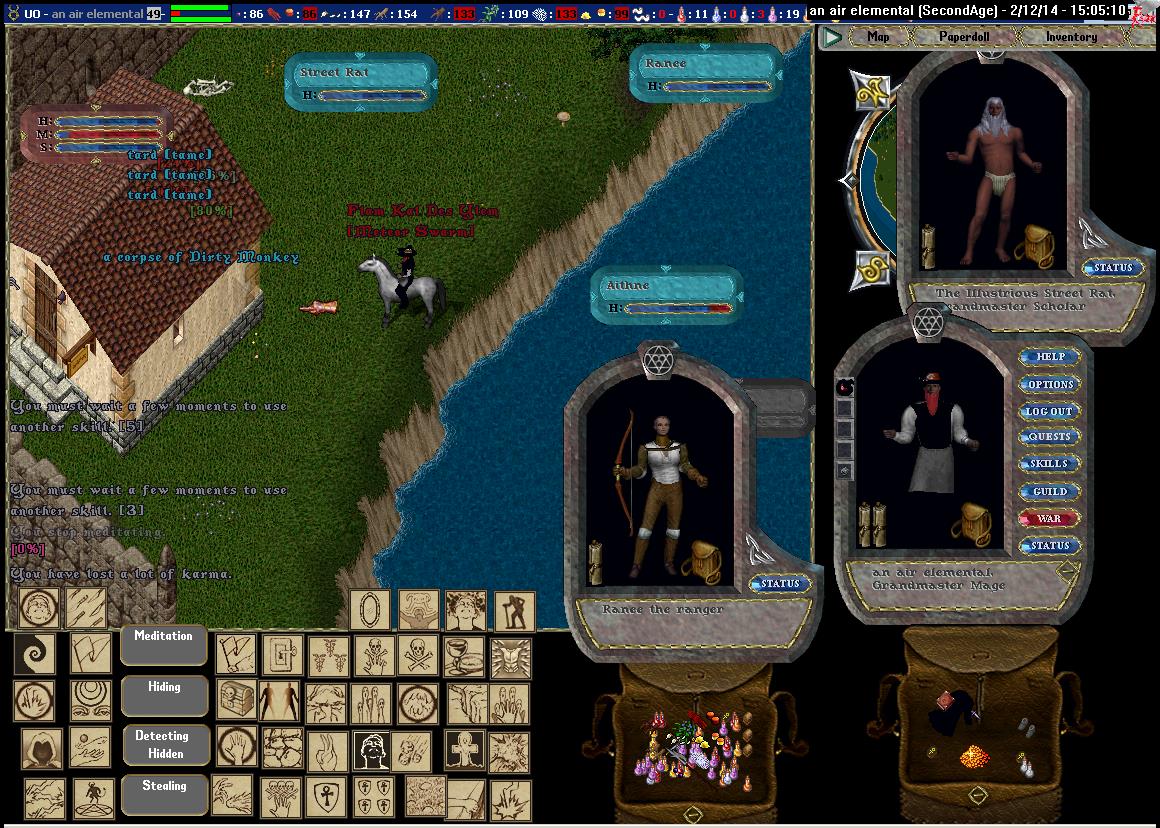Open the Map tab in the top bar
Screen dimensions: 1160x828
(878, 37)
